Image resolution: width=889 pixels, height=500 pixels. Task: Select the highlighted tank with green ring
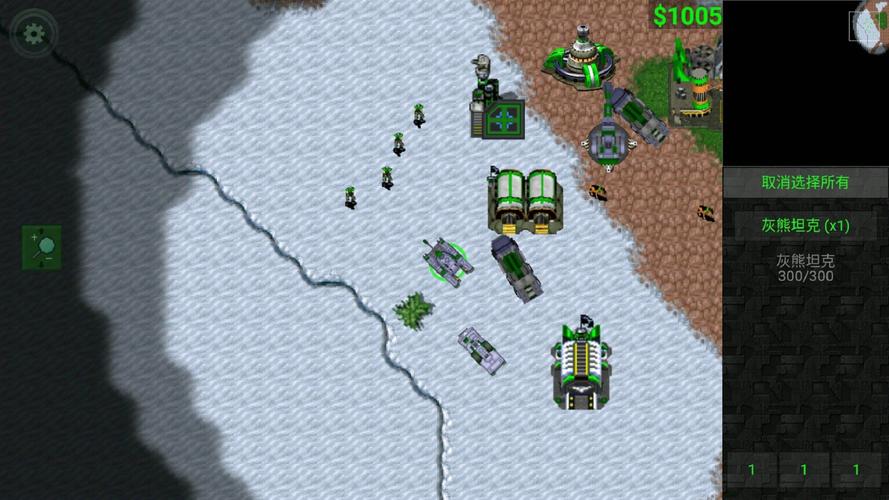(444, 261)
